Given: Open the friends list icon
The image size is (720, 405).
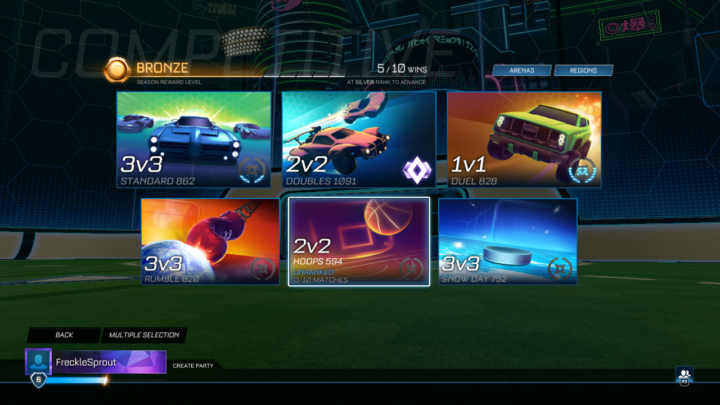Looking at the screenshot, I should (684, 376).
